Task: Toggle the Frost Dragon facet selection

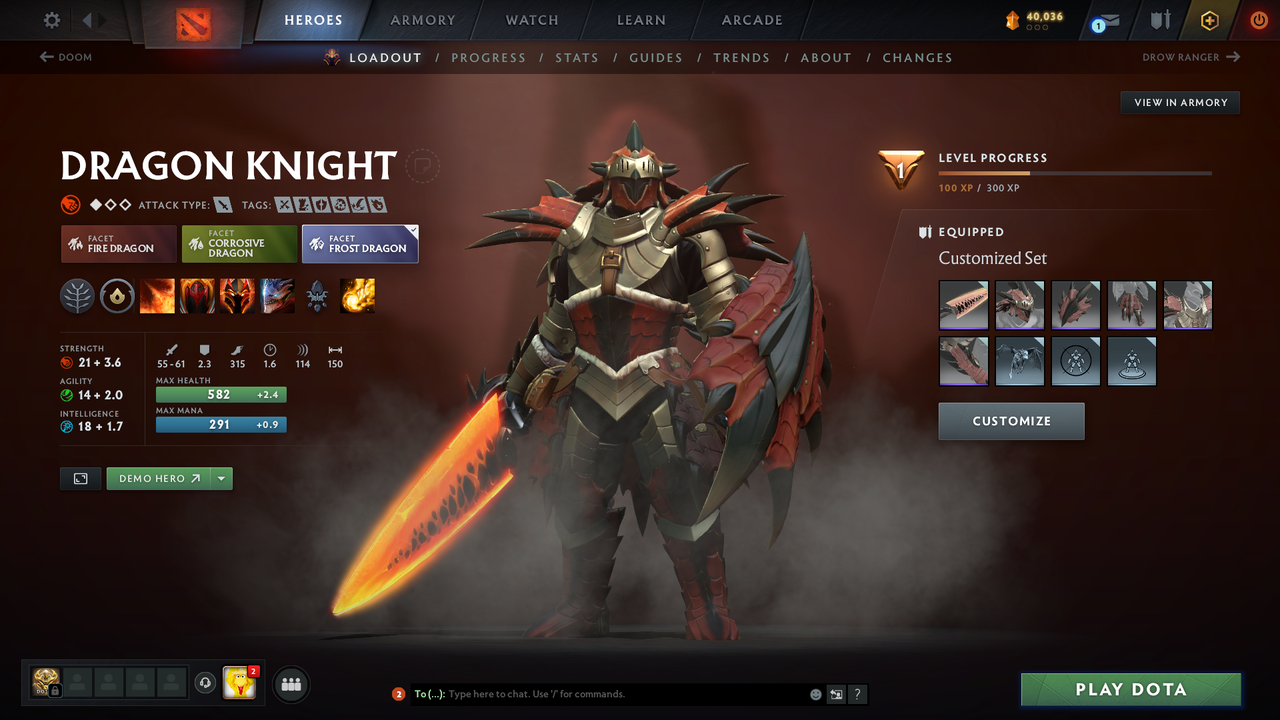Action: 360,243
